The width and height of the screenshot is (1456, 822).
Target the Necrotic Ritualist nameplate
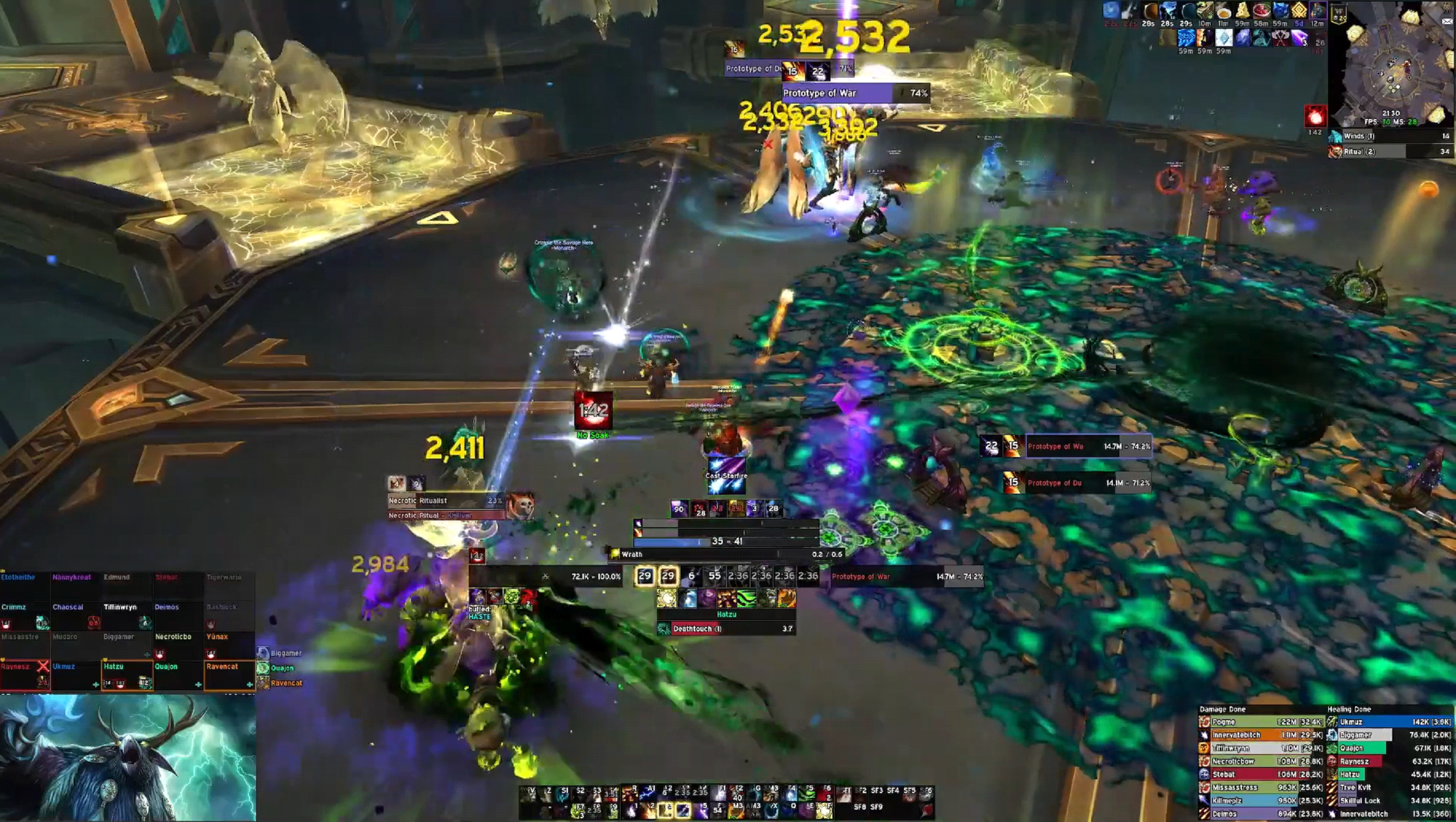(446, 500)
